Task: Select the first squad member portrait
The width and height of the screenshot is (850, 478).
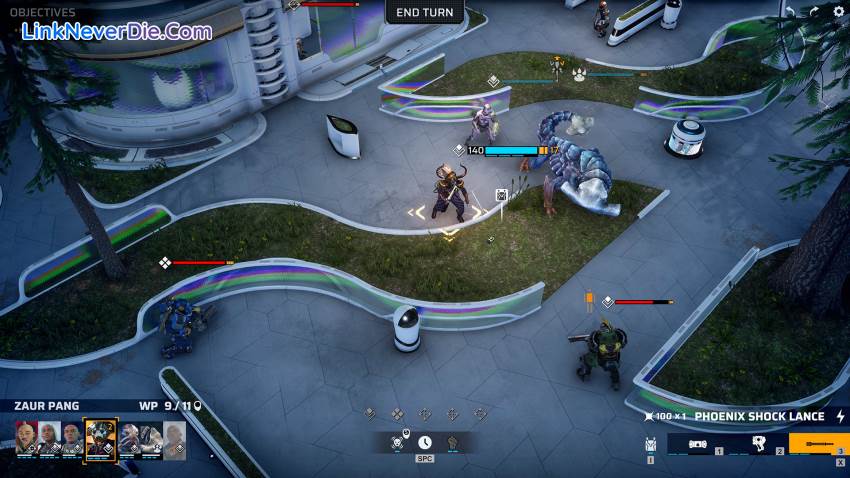Action: [26, 439]
